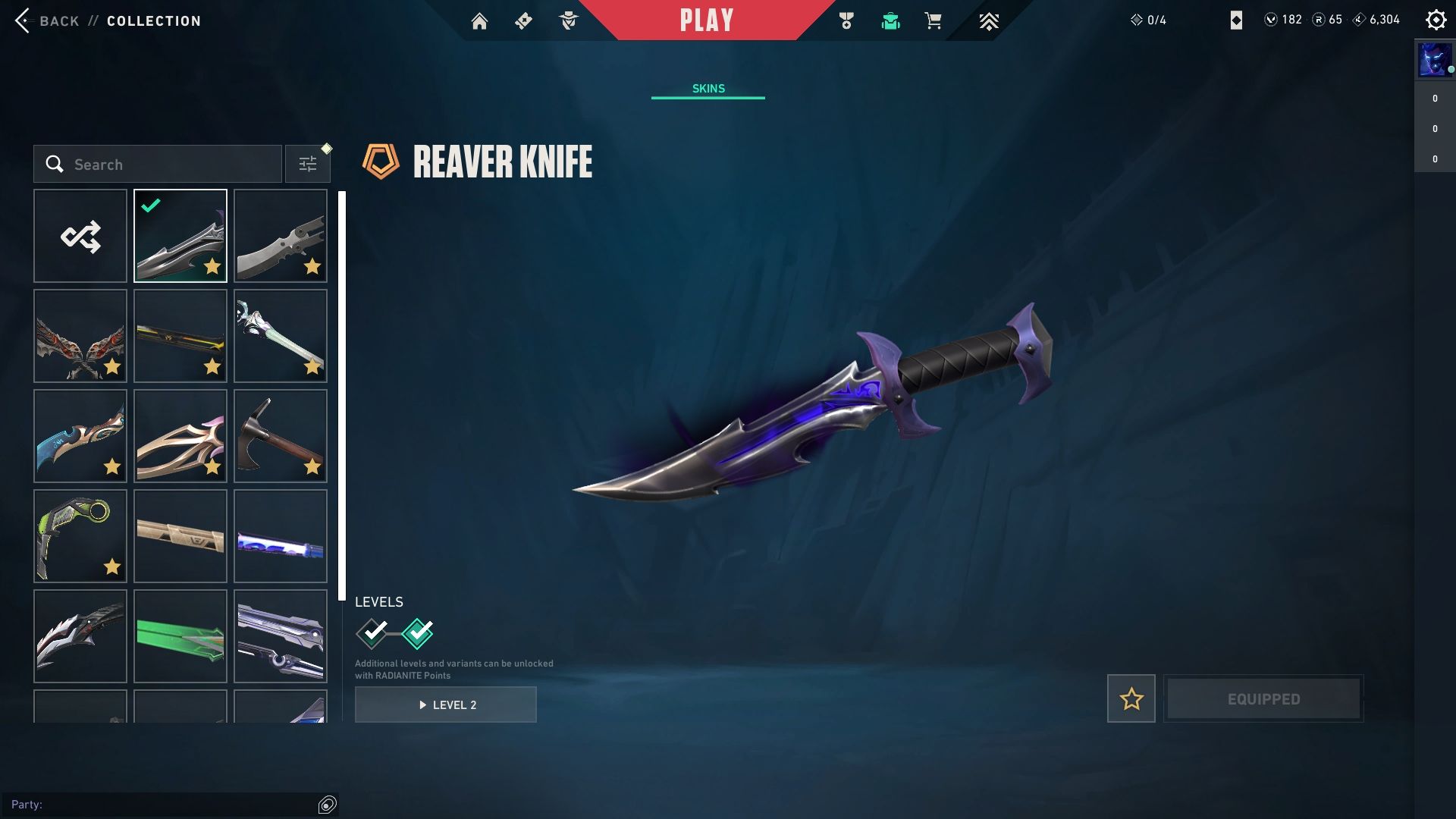The height and width of the screenshot is (819, 1456).
Task: Focus the skin Search field
Action: point(167,165)
